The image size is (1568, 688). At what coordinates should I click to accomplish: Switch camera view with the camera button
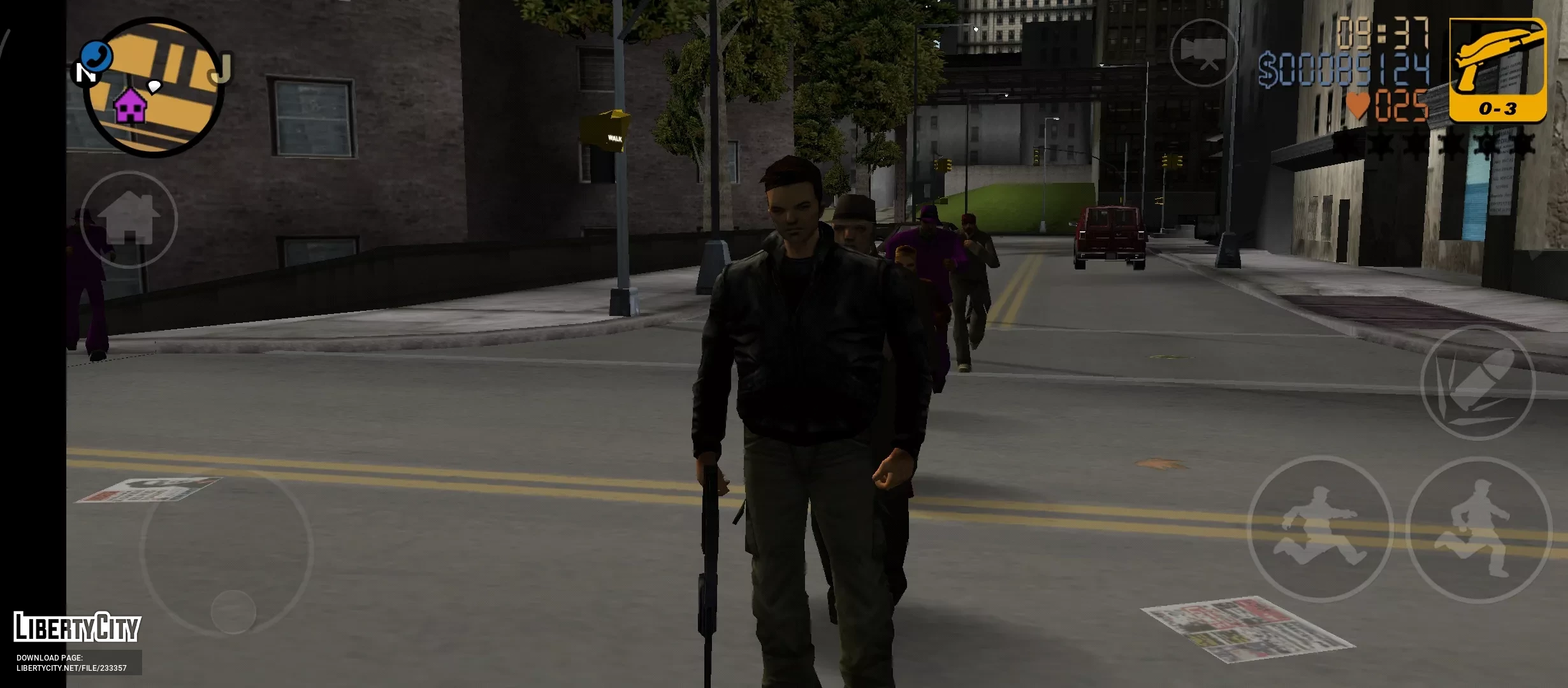pyautogui.click(x=1203, y=52)
